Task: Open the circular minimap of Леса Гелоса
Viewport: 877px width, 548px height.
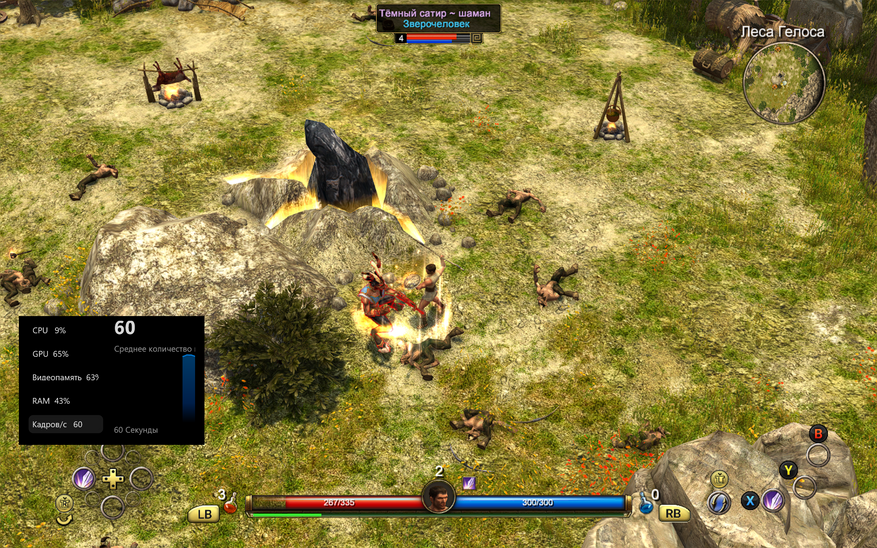Action: [x=783, y=82]
